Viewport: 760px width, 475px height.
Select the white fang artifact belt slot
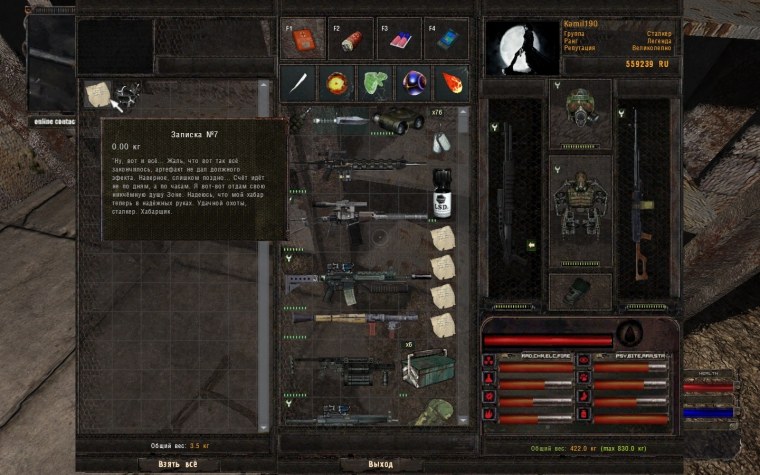298,83
